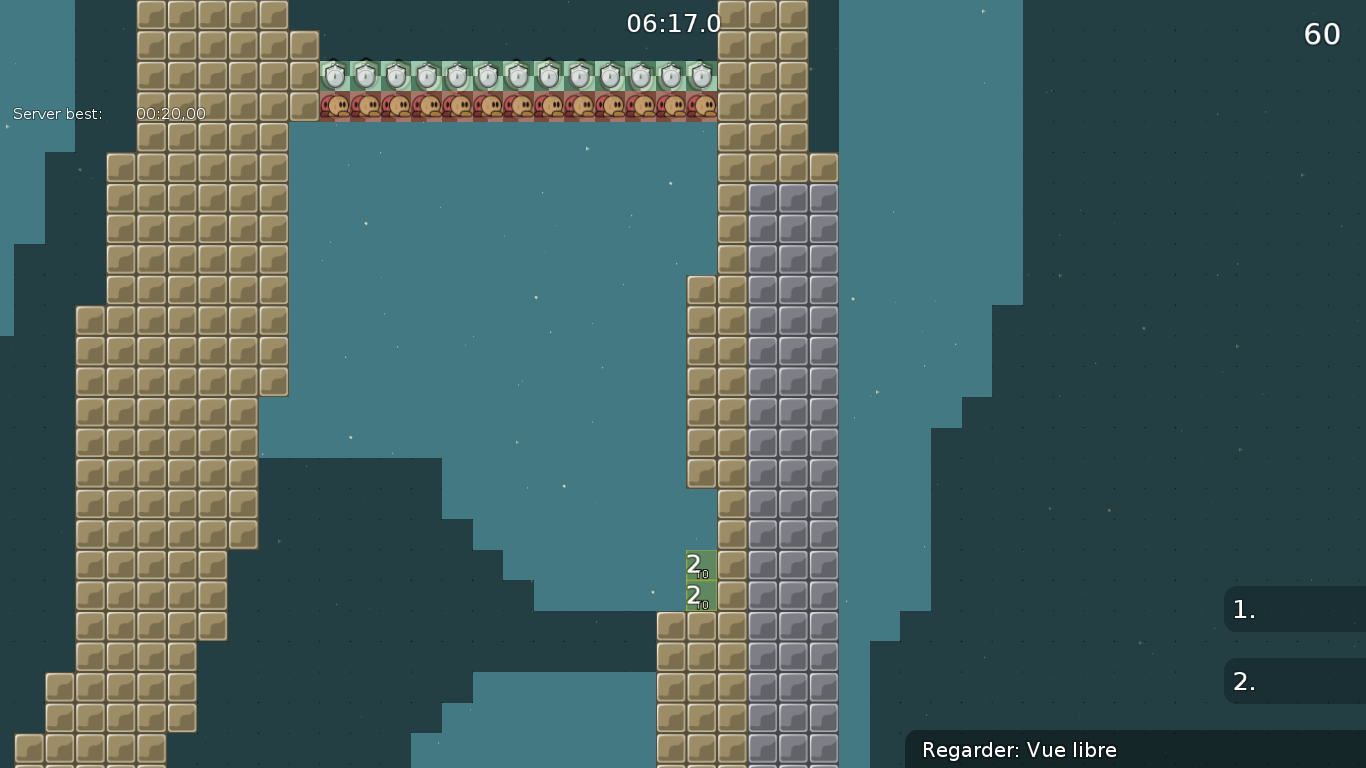Expand the scoreboard entry marked 2.
1366x768 pixels.
pos(1295,681)
